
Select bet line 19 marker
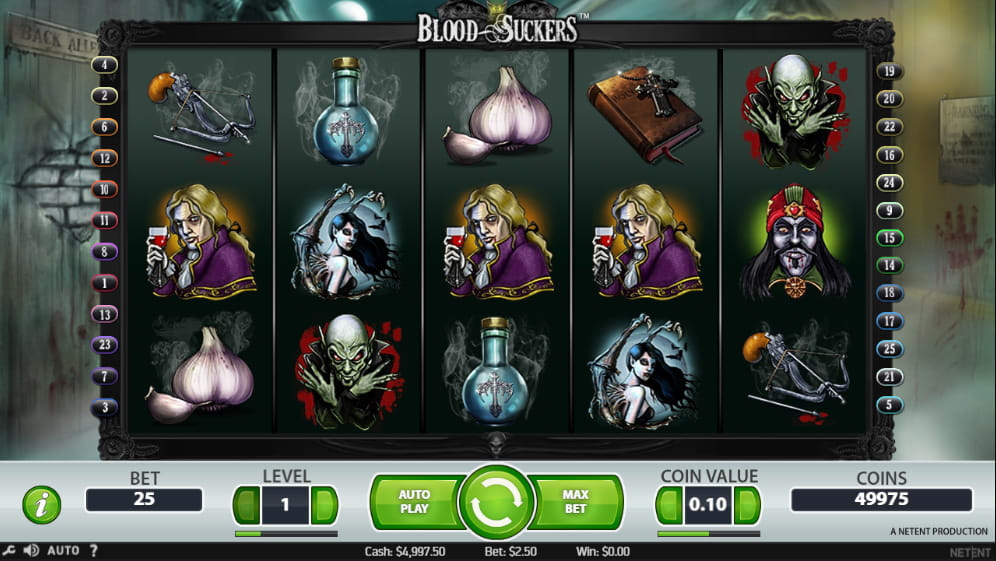click(889, 71)
